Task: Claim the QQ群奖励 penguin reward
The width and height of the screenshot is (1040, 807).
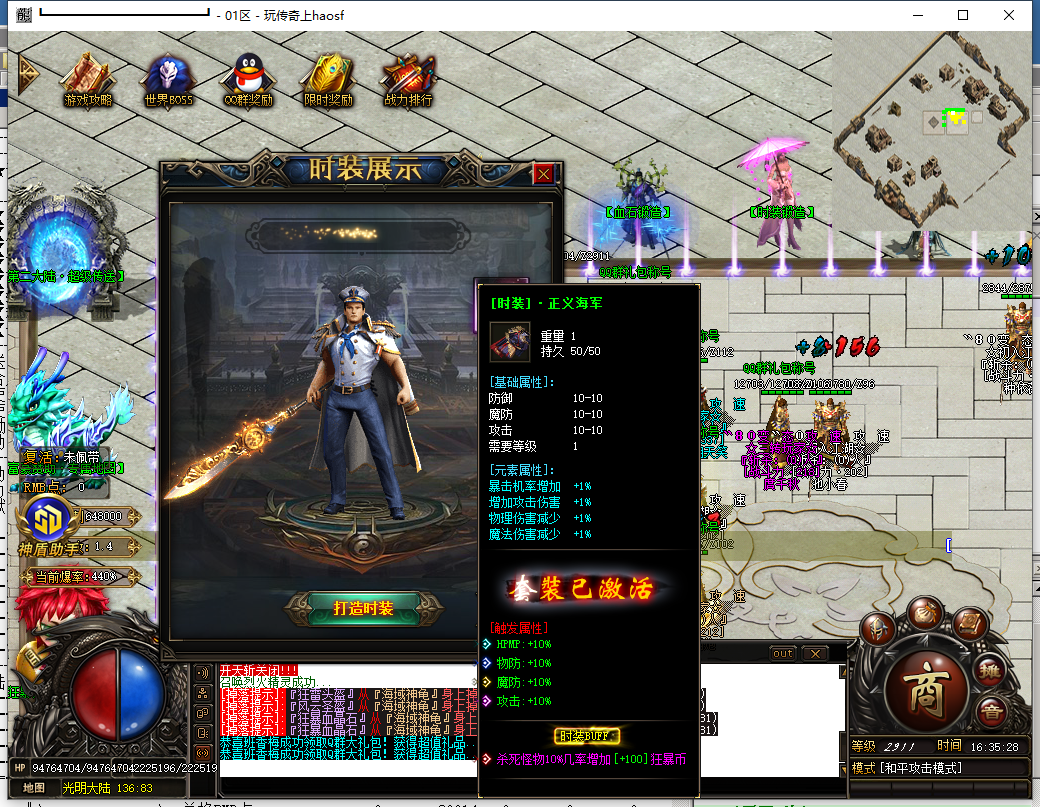Action: [x=248, y=78]
